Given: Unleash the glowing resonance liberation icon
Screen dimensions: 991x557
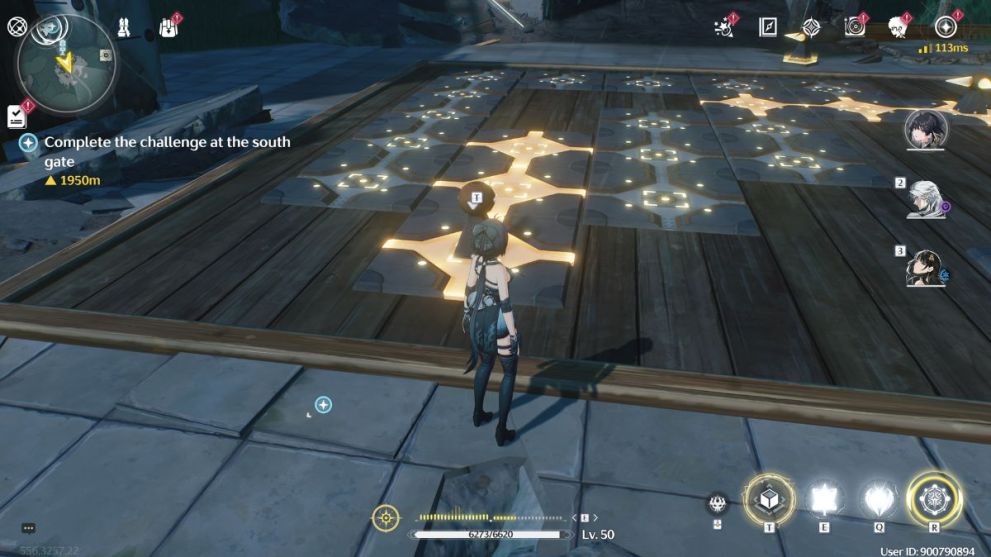Looking at the screenshot, I should (x=934, y=498).
